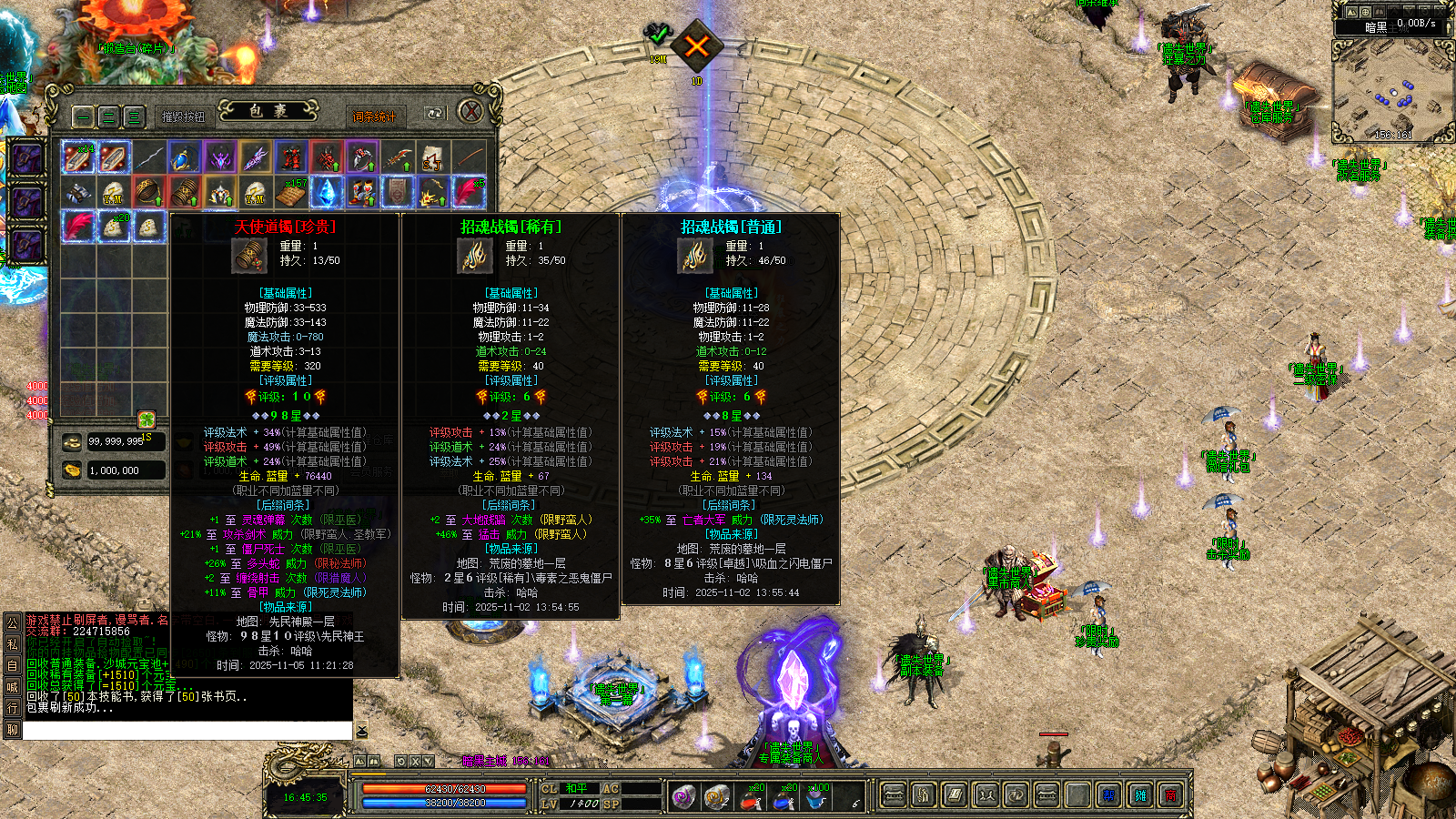Switch to 私 private chat channel

pyautogui.click(x=13, y=644)
